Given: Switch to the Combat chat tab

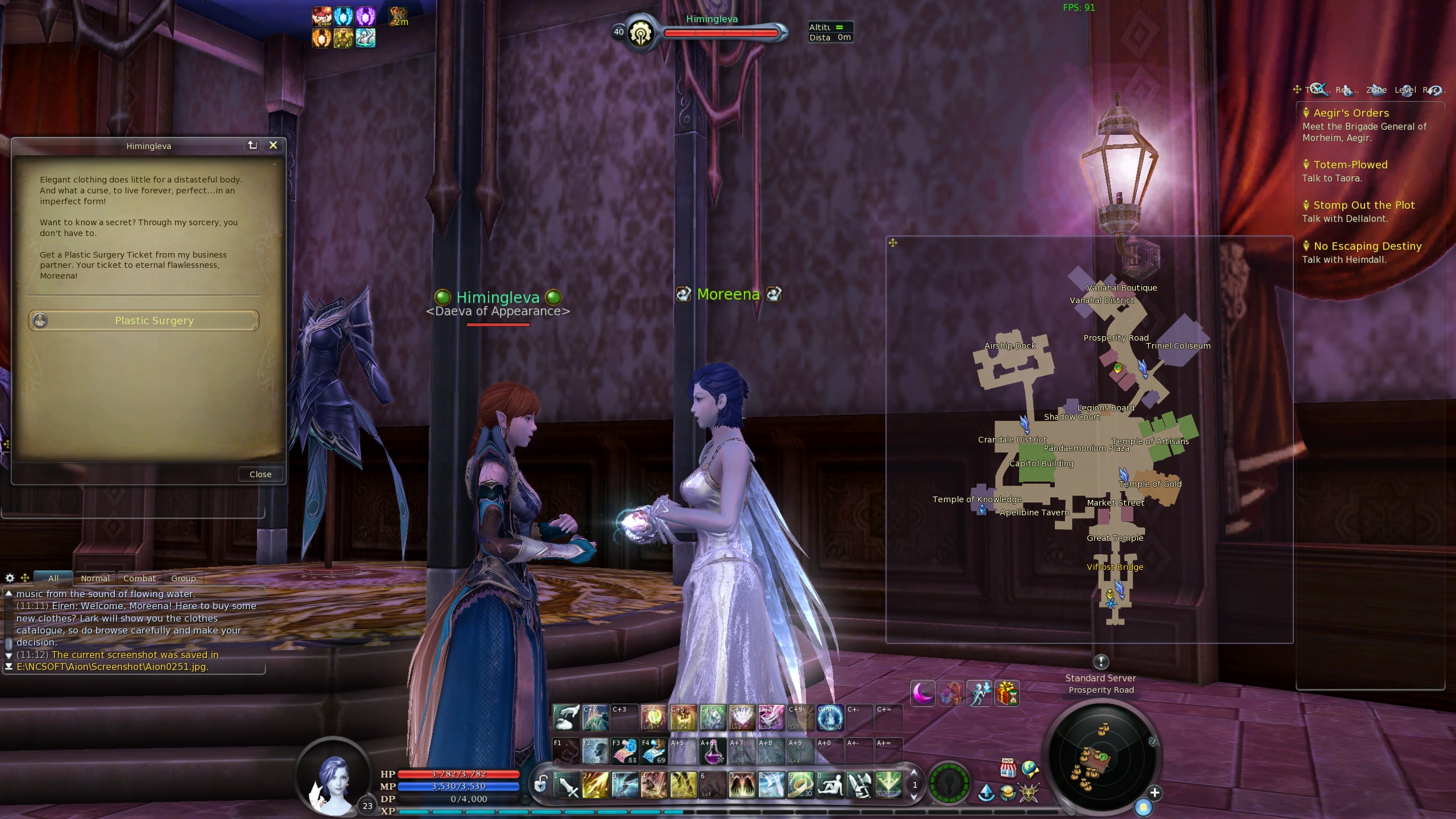Looking at the screenshot, I should click(x=139, y=578).
